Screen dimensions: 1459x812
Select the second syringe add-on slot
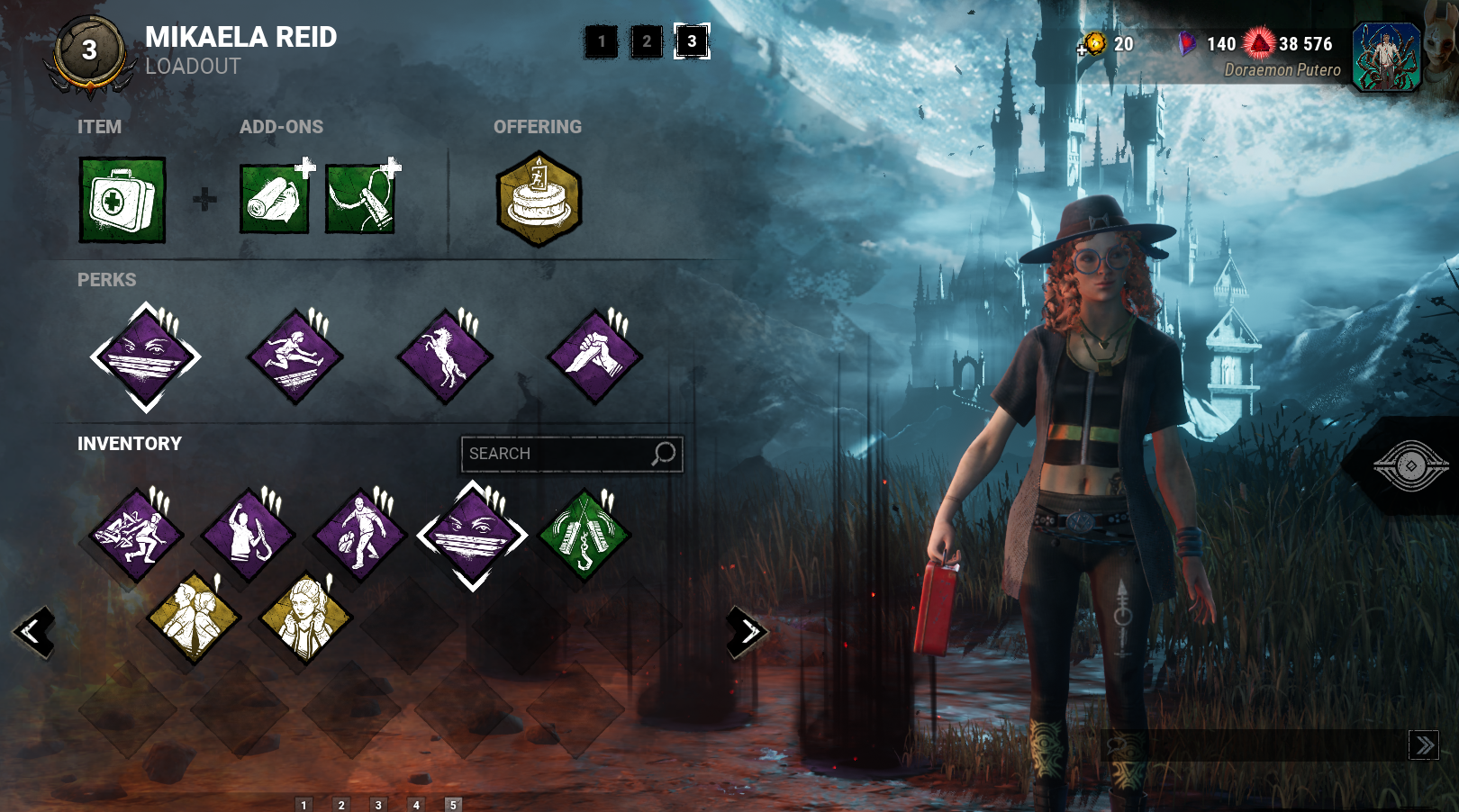(359, 200)
